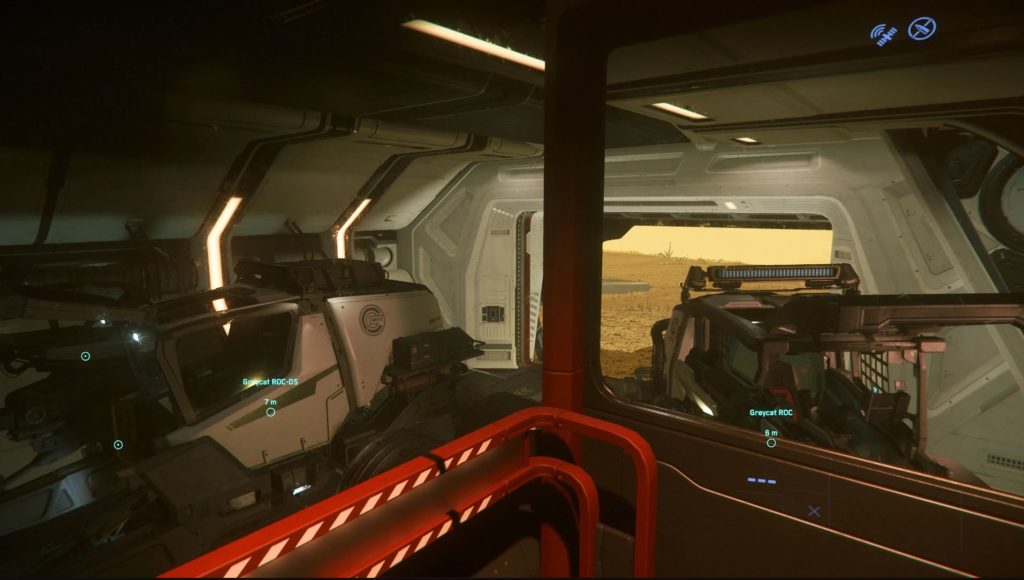
Task: Click the satellite signal icon
Action: click(x=883, y=35)
